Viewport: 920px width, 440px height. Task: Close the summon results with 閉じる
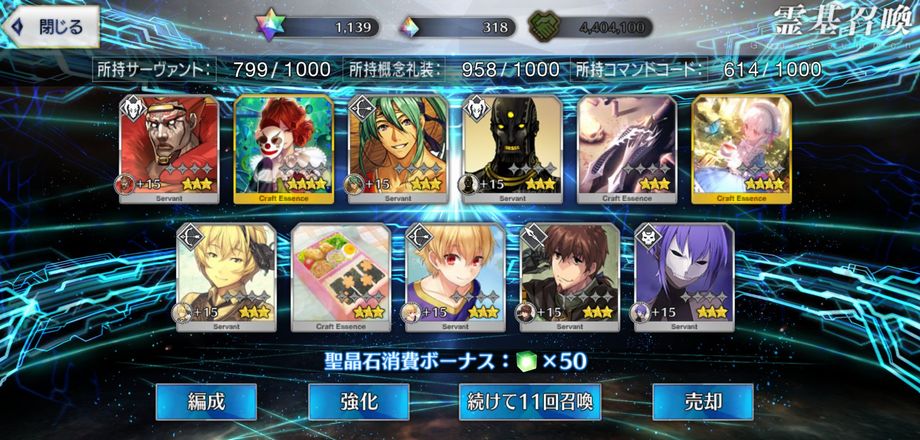[52, 26]
